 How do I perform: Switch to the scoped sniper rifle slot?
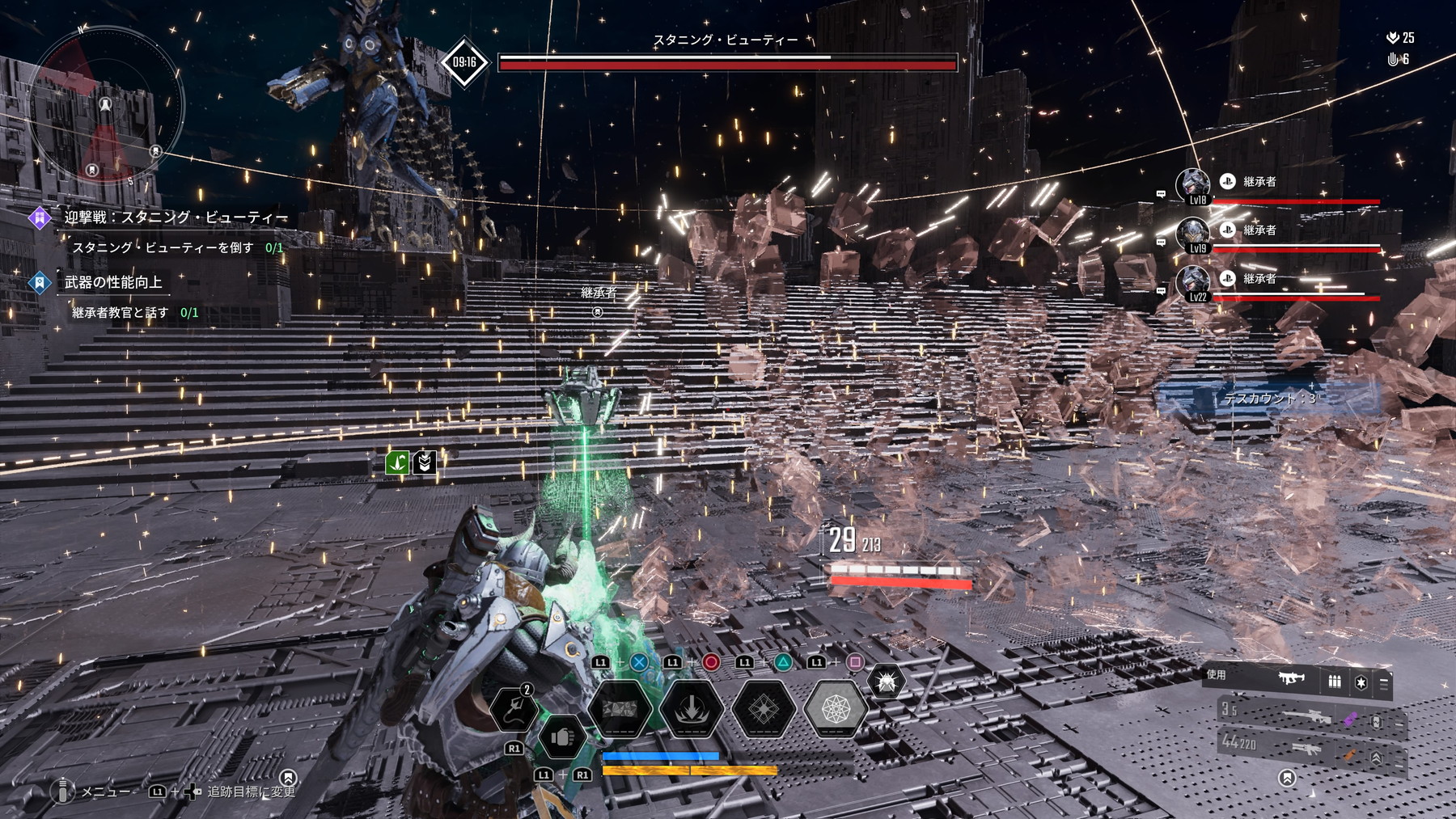click(1310, 716)
